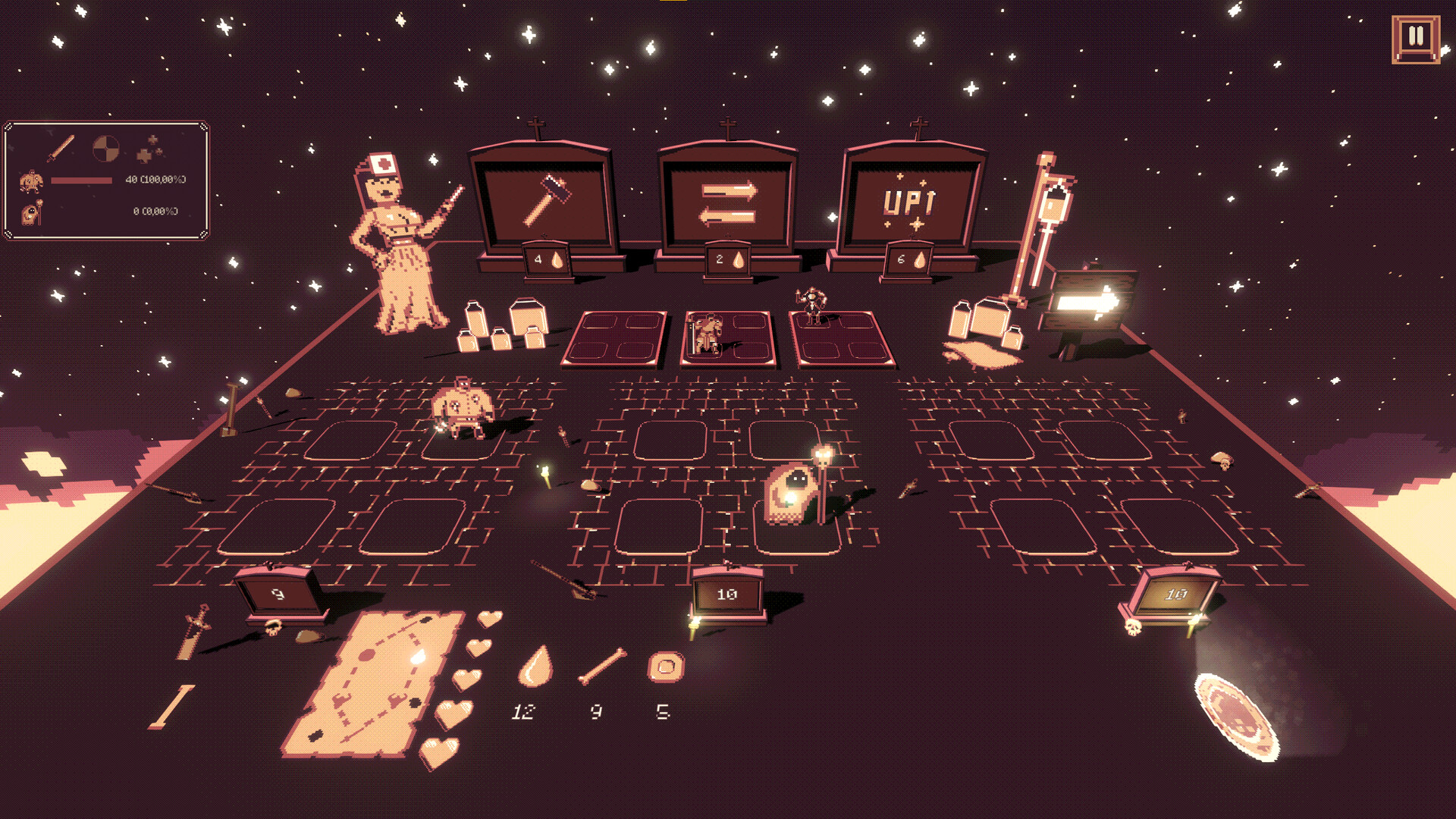
Task: Click the blood drop counter showing 12
Action: (533, 675)
